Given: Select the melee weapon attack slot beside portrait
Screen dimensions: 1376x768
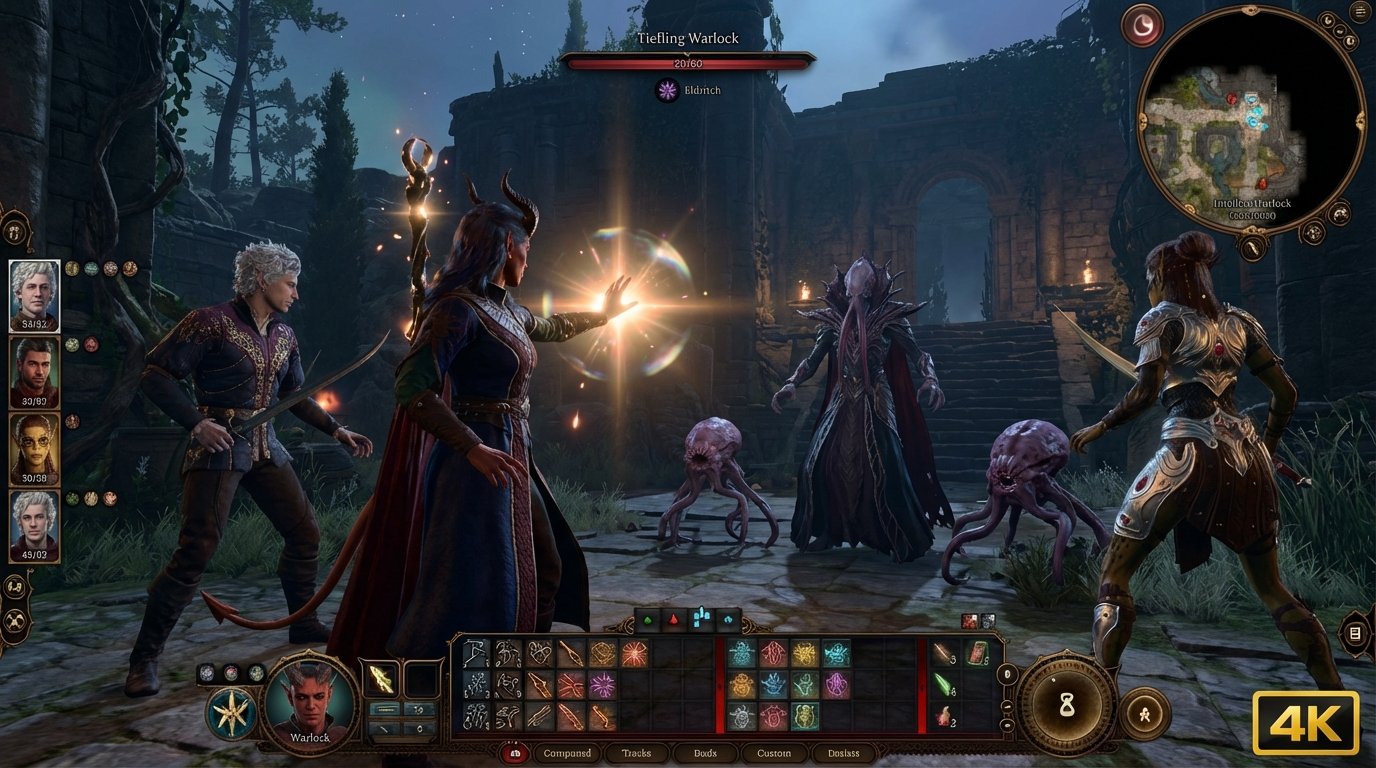Looking at the screenshot, I should (x=381, y=679).
